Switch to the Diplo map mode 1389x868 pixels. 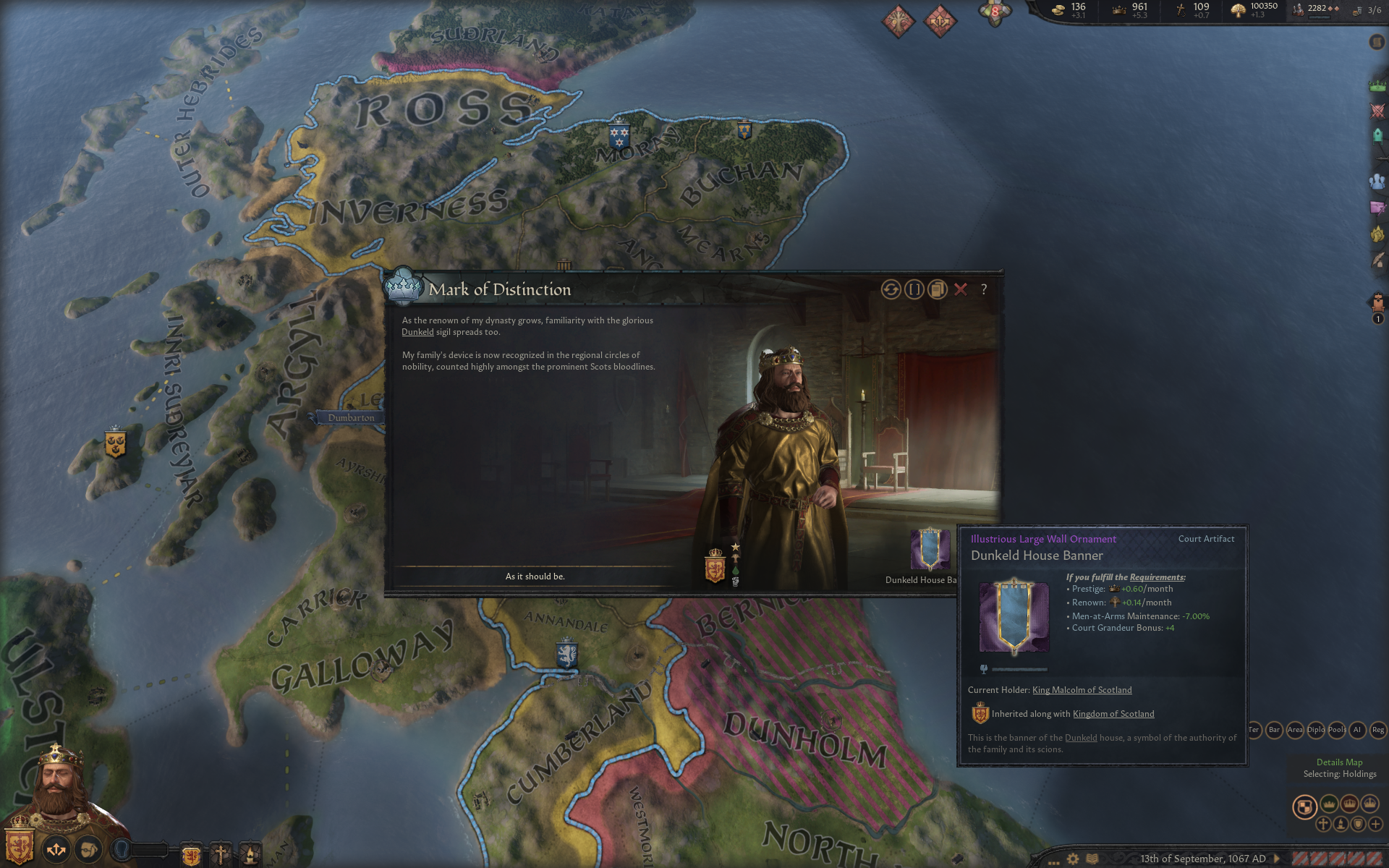point(1315,730)
